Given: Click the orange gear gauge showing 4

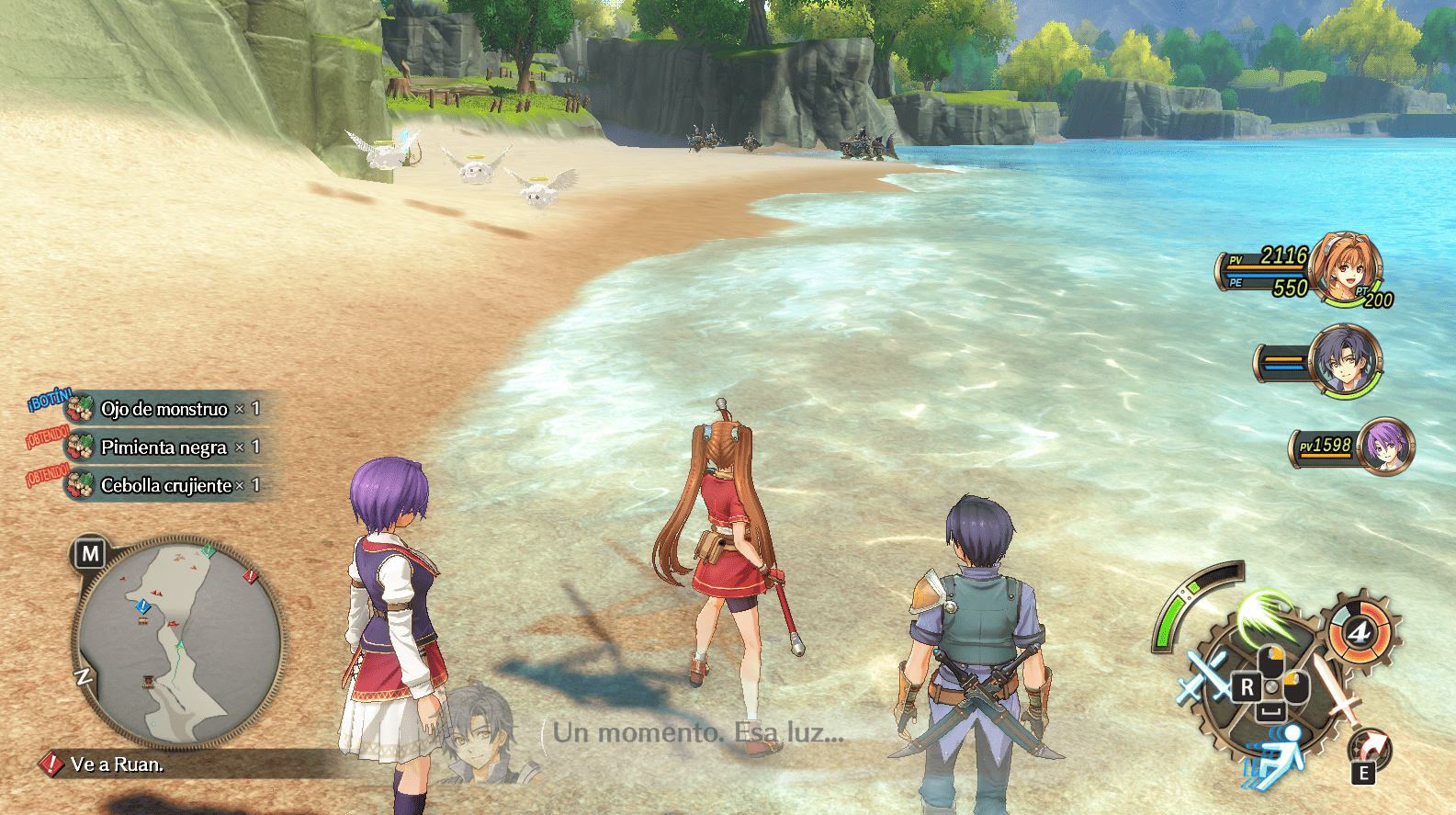Looking at the screenshot, I should (x=1360, y=631).
